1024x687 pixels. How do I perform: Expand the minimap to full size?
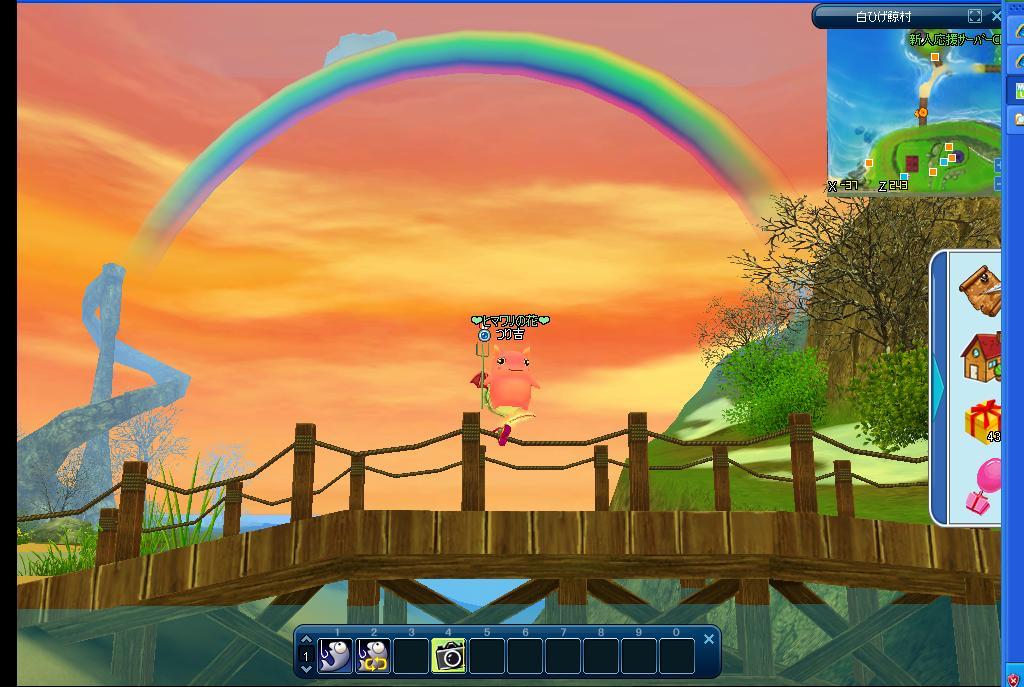(x=975, y=16)
